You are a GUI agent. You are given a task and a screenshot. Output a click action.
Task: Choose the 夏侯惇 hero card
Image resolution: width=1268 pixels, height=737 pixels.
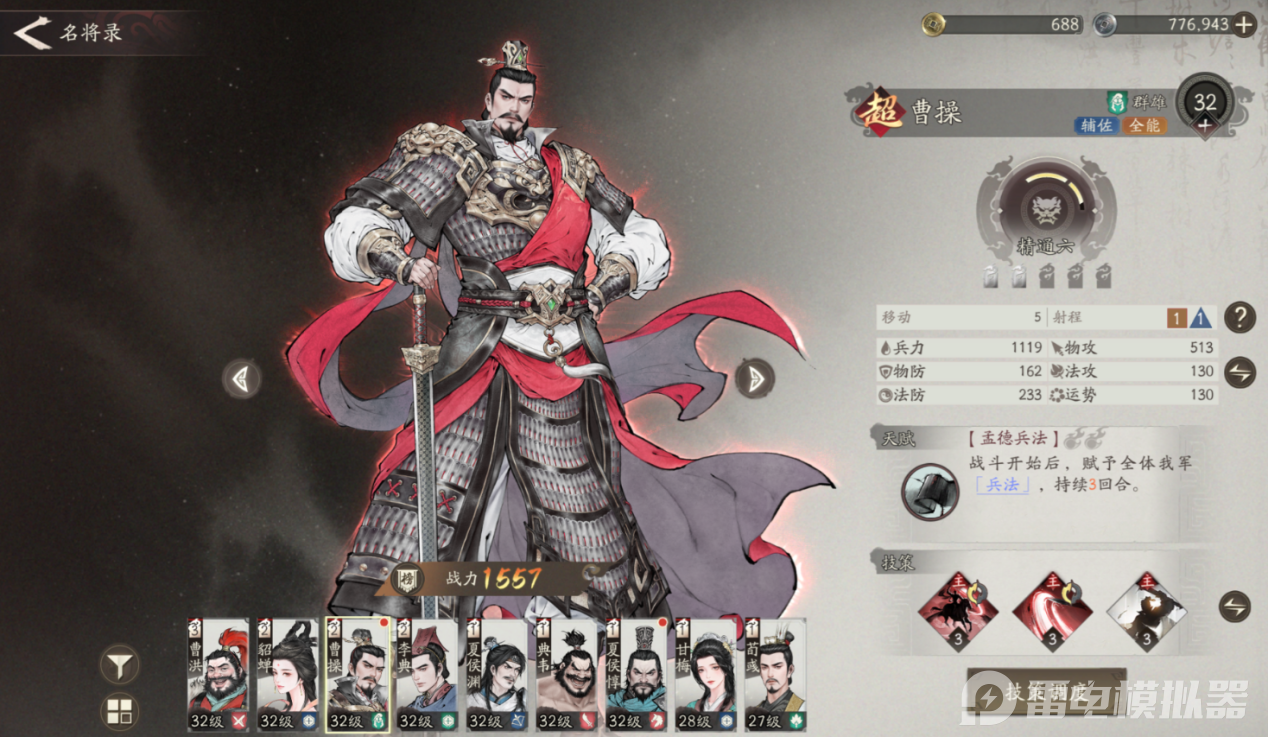[636, 674]
